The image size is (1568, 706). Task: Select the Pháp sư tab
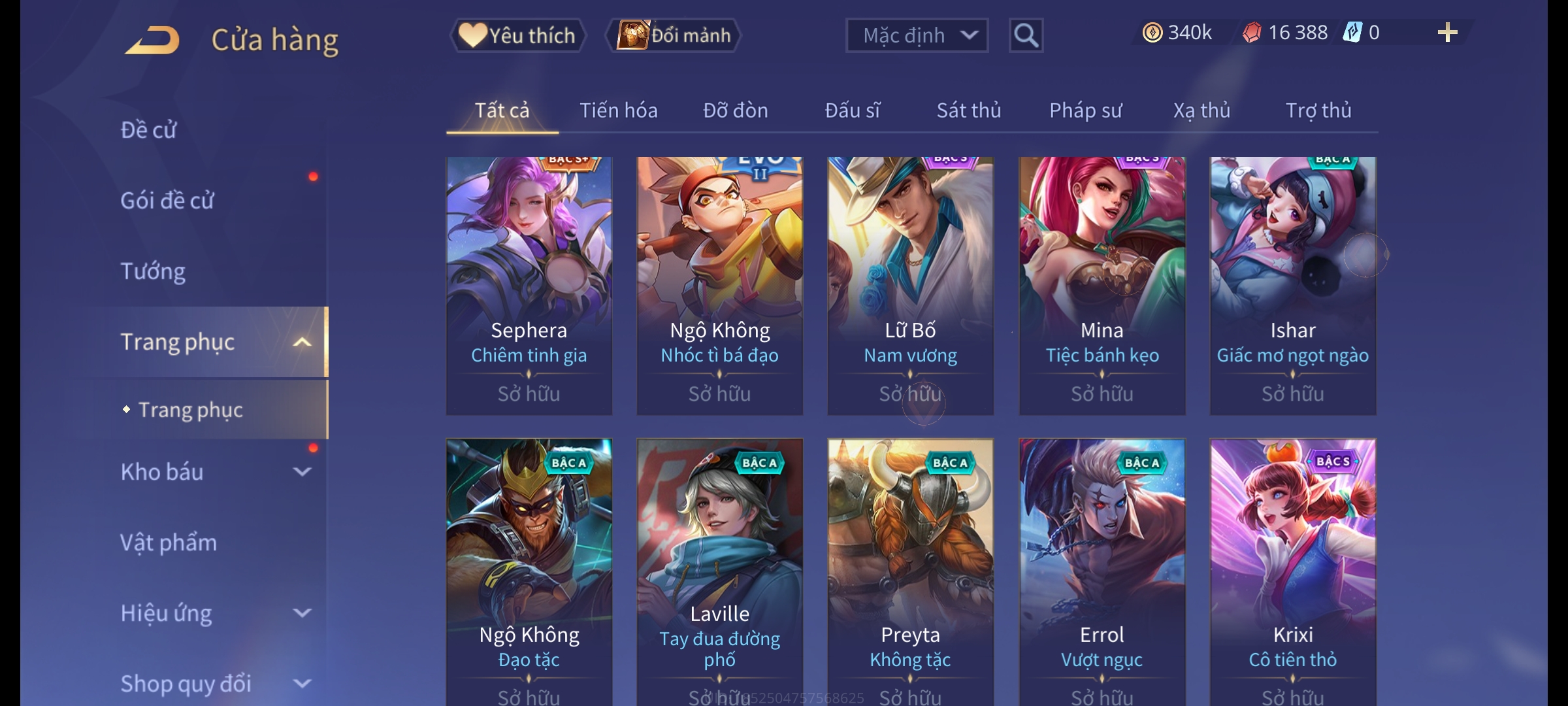click(1085, 110)
